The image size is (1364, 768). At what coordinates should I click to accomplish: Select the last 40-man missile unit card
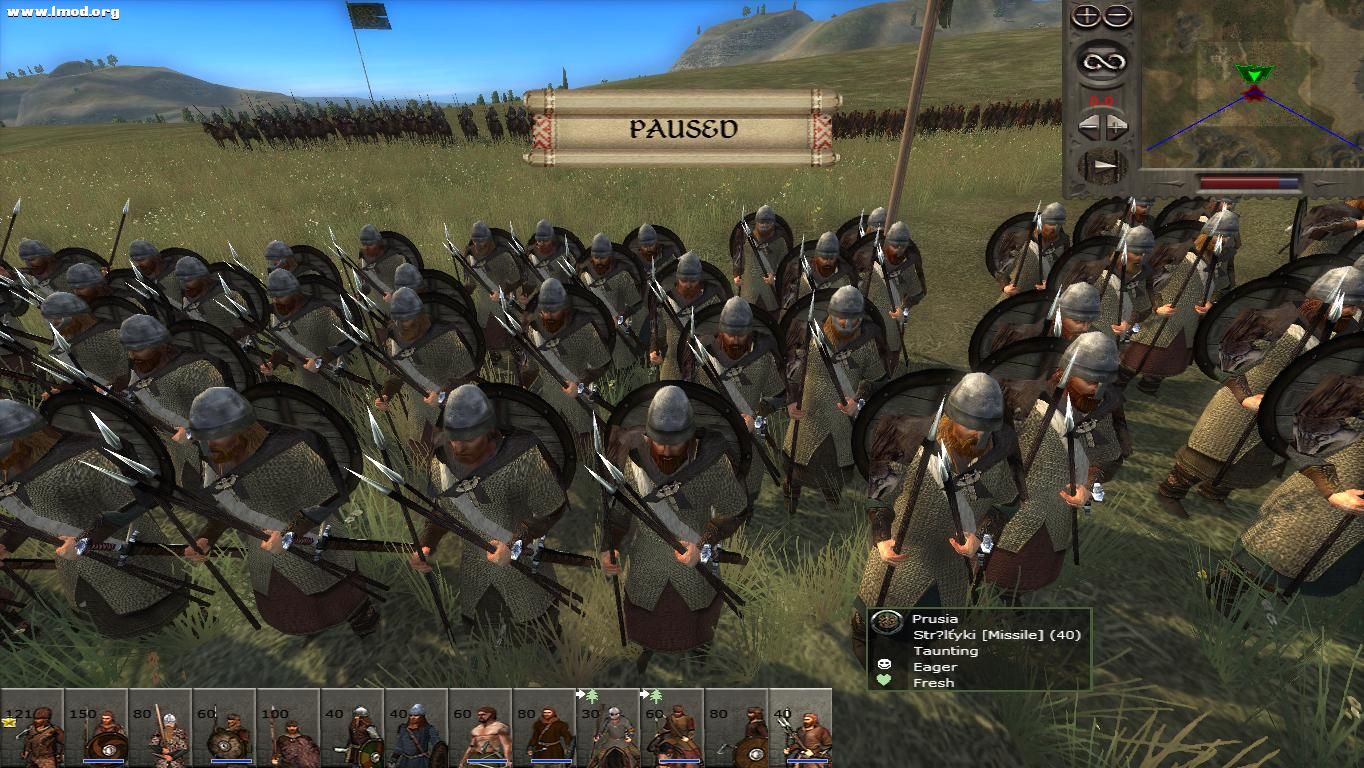(x=800, y=728)
